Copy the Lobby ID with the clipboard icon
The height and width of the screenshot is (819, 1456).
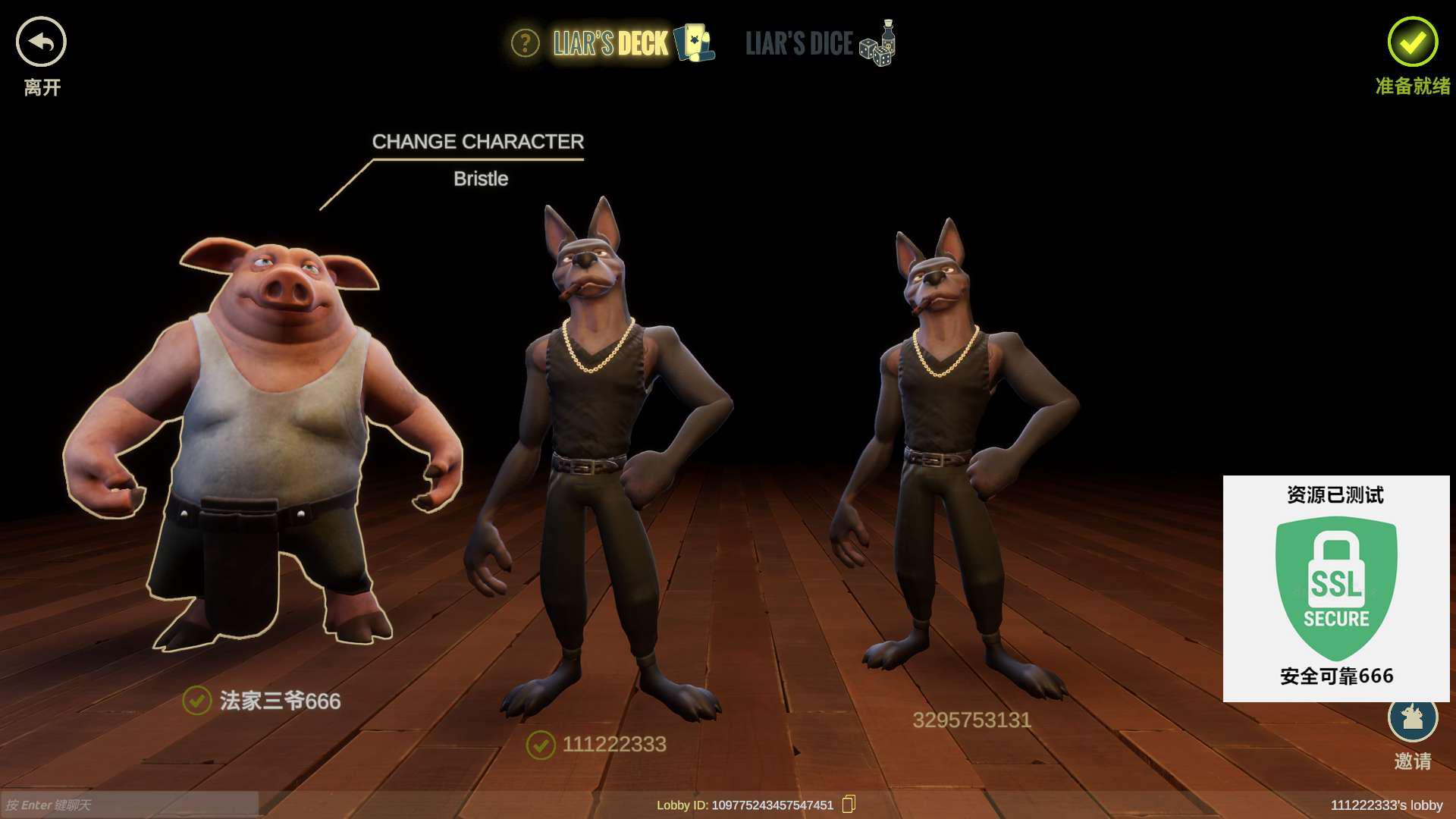tap(849, 804)
